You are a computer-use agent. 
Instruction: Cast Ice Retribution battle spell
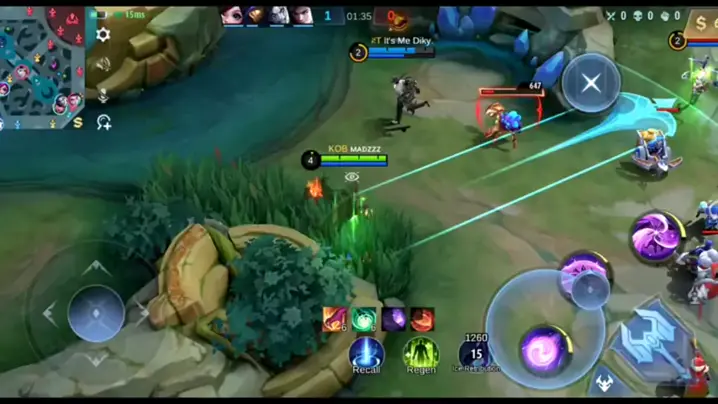[476, 353]
